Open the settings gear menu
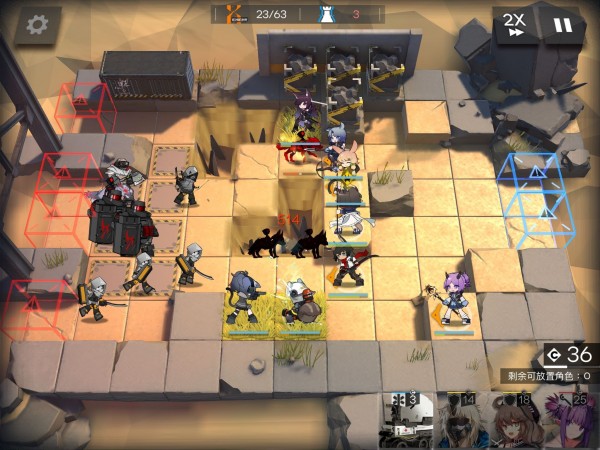600x450 pixels. click(37, 24)
